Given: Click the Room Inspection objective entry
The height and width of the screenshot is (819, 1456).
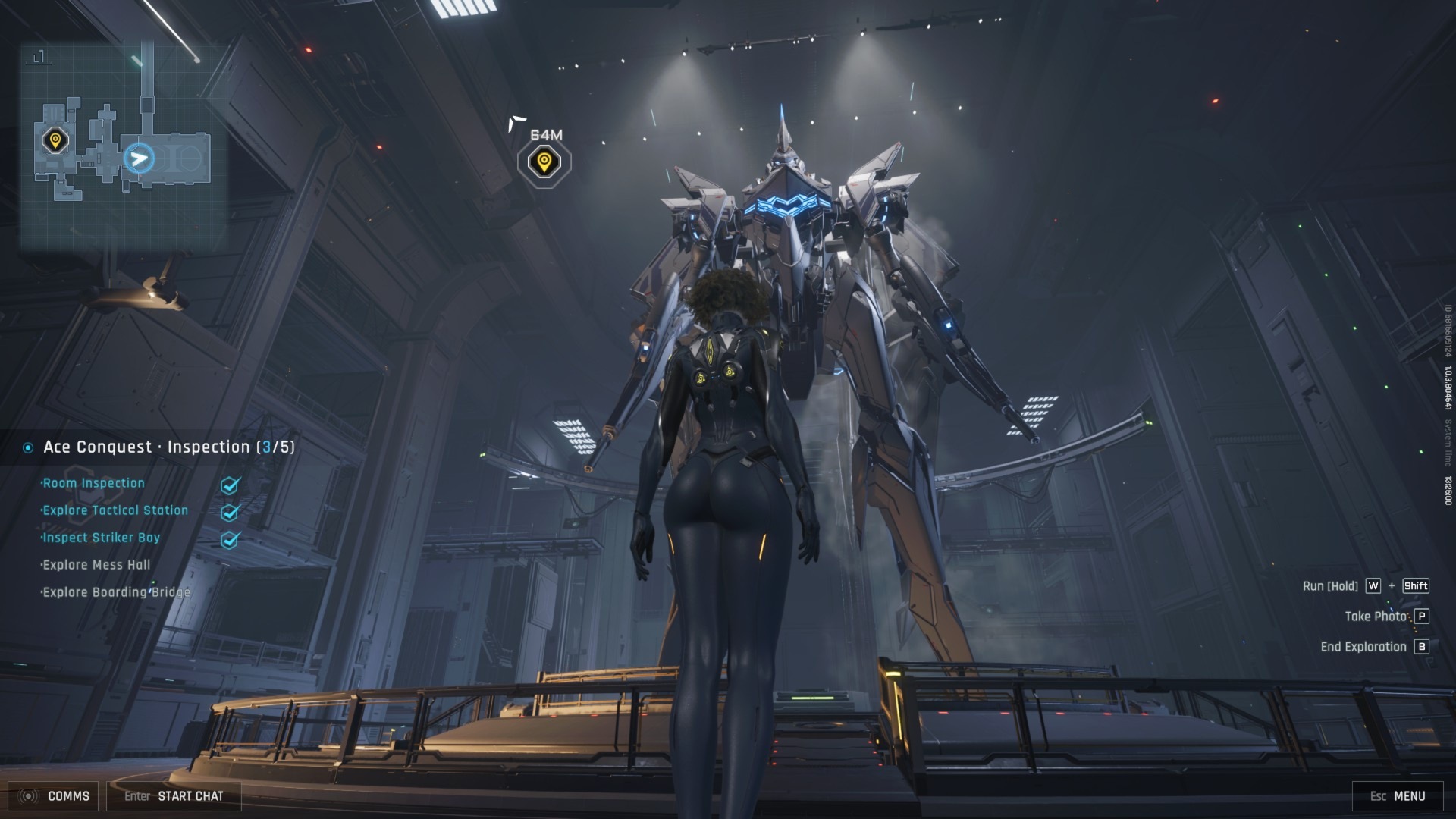Looking at the screenshot, I should point(93,483).
